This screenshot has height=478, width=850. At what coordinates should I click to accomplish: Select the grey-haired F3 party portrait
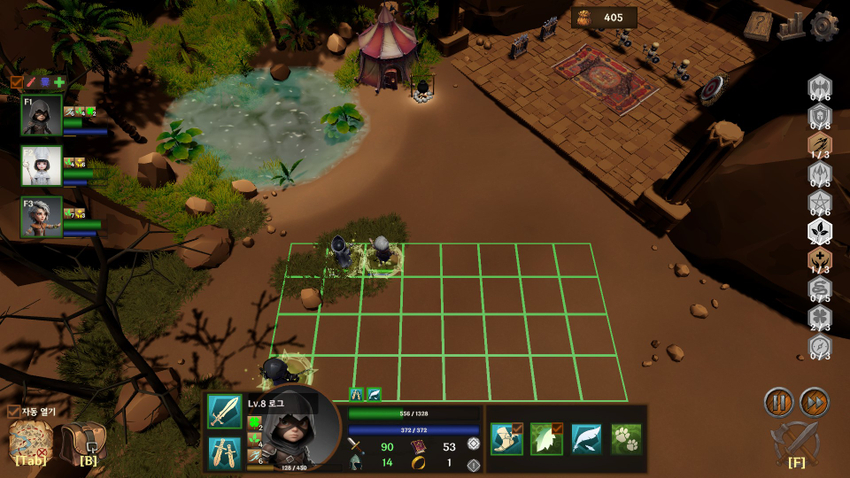coord(41,216)
